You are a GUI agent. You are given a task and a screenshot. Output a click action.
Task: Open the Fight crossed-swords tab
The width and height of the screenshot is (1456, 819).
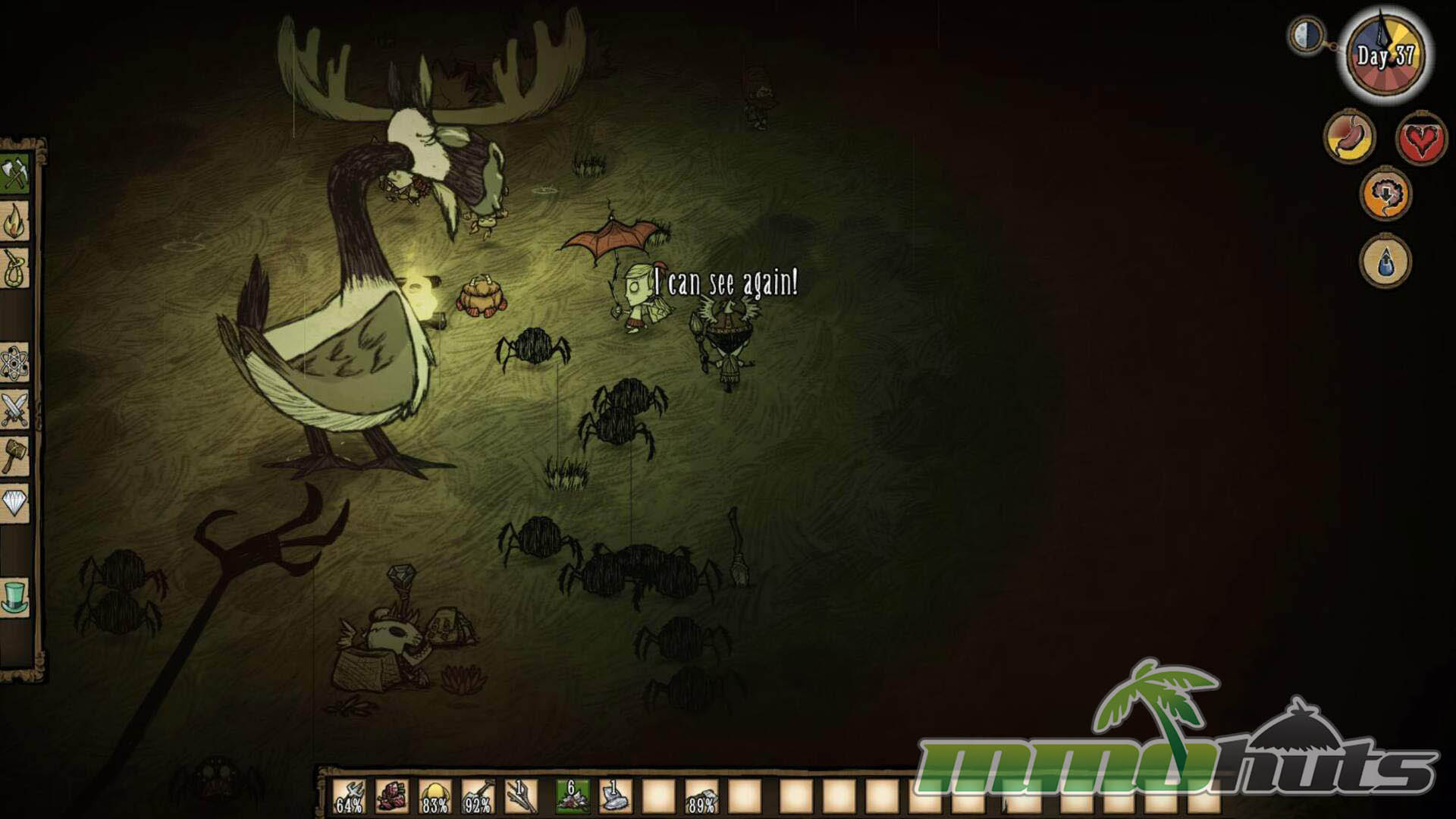click(14, 410)
